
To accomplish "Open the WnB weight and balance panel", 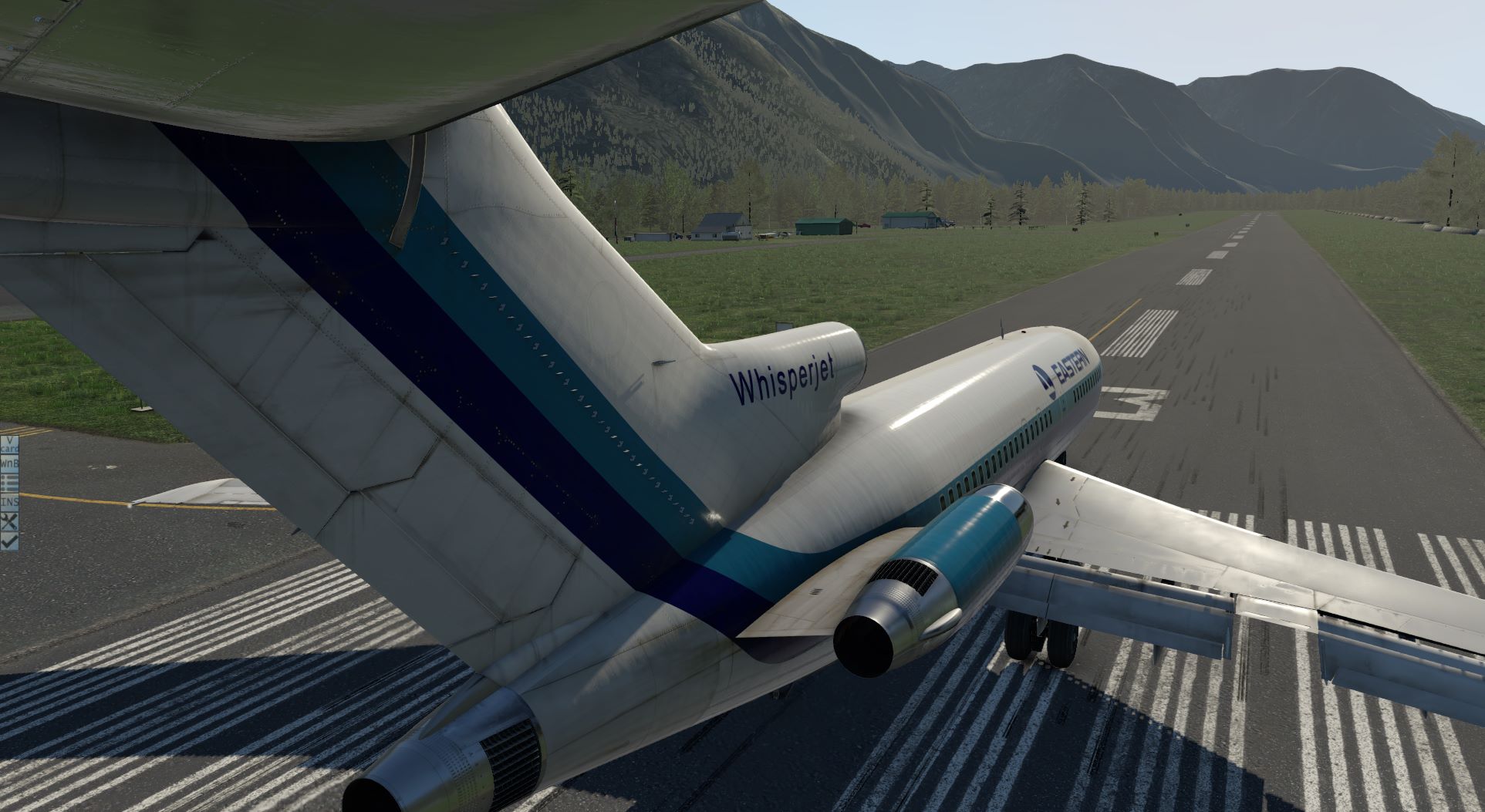I will pyautogui.click(x=9, y=463).
